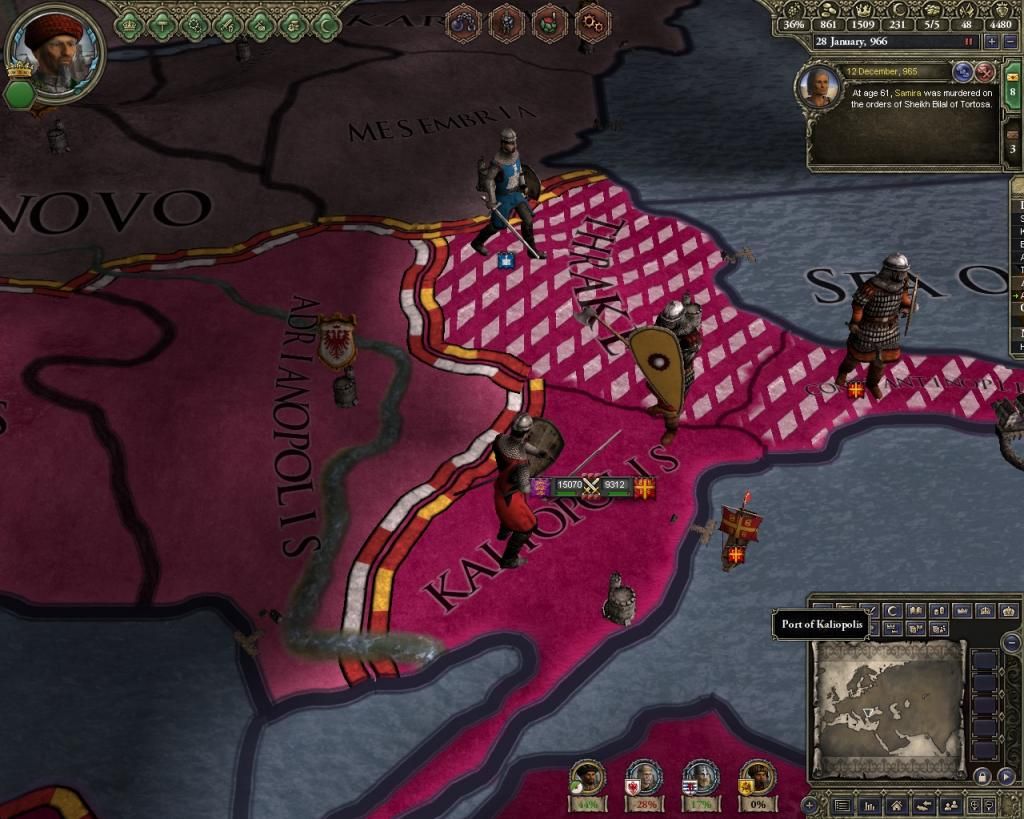The height and width of the screenshot is (819, 1024).
Task: Increase game speed with the plus button
Action: tap(991, 42)
